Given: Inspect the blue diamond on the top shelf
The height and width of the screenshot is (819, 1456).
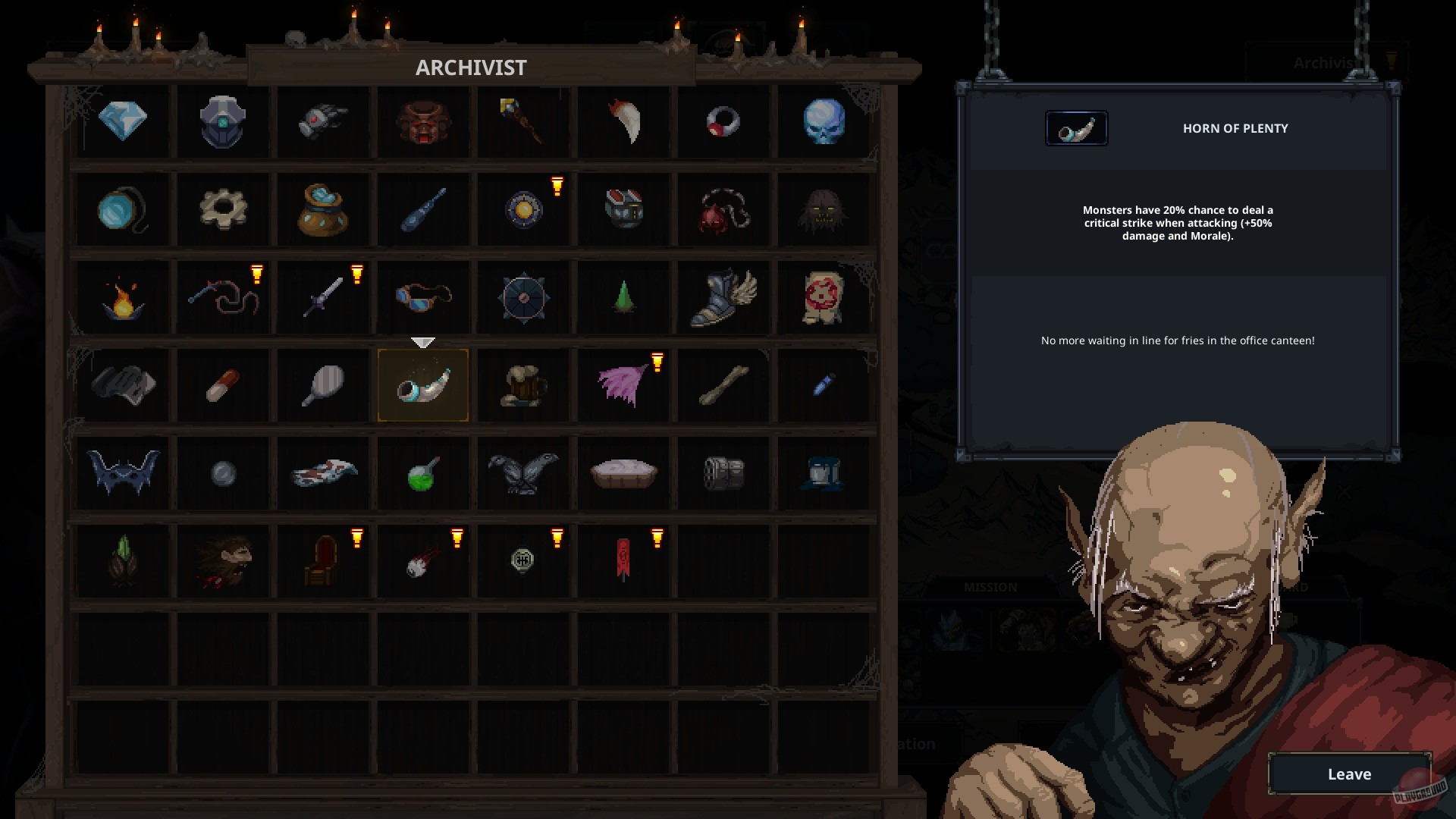Looking at the screenshot, I should coord(123,121).
